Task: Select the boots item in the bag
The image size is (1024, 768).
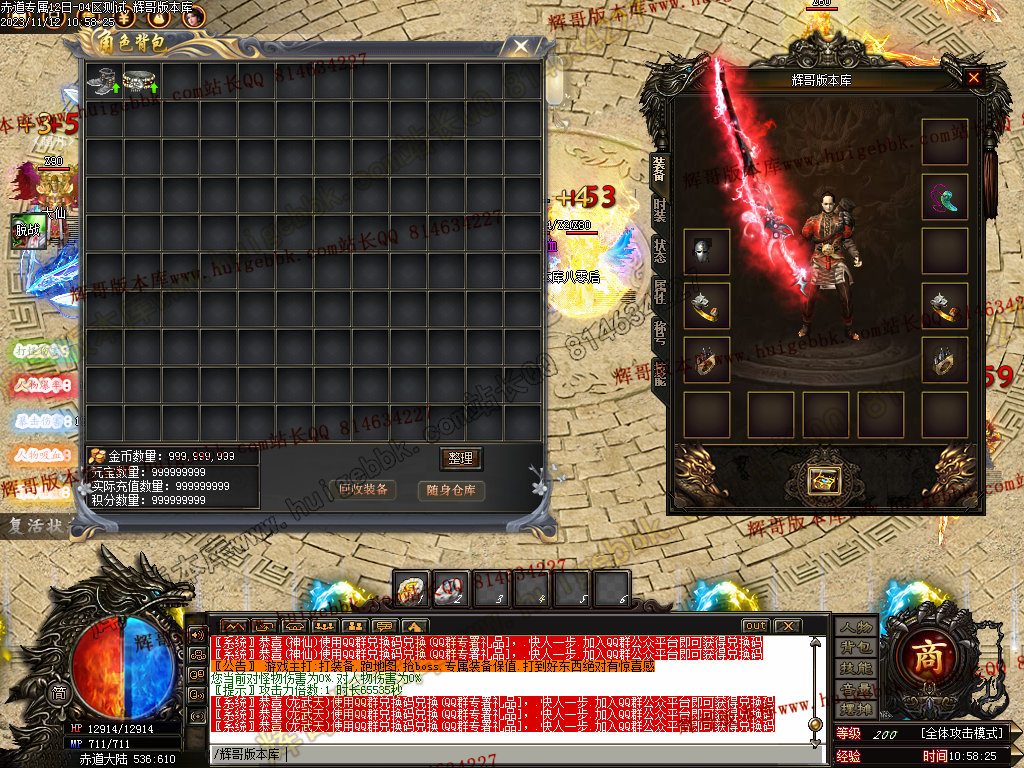Action: point(103,82)
